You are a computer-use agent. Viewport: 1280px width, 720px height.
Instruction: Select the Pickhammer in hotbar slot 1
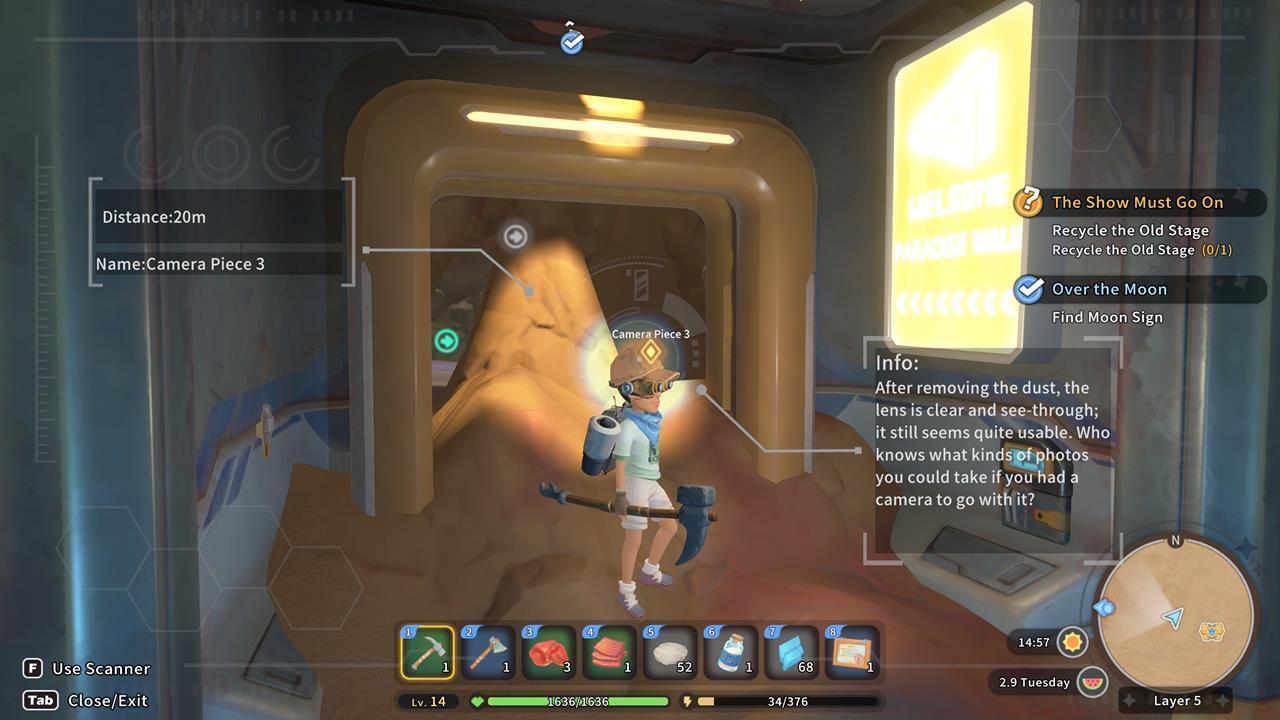point(428,652)
